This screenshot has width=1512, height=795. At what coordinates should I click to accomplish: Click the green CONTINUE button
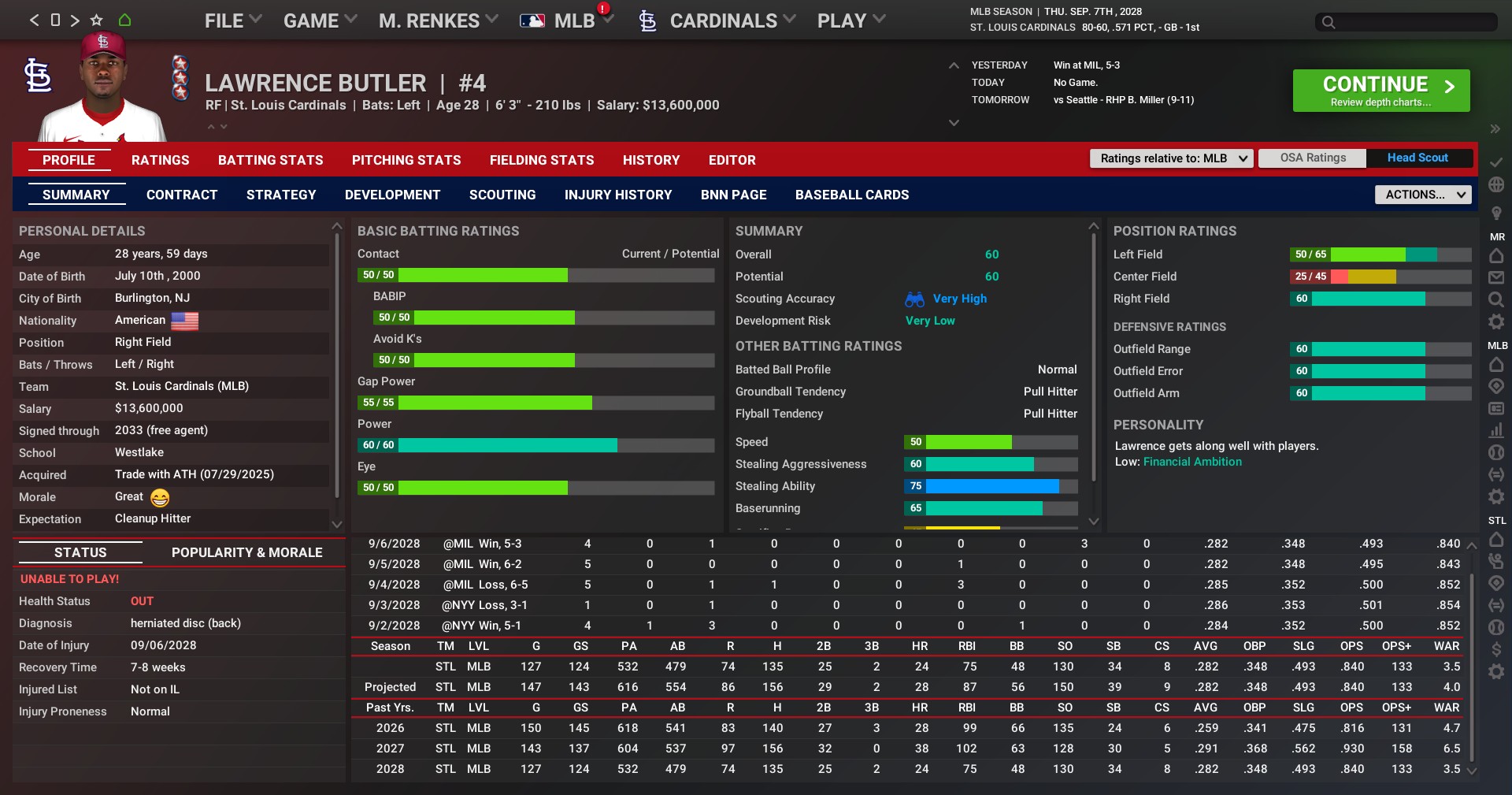tap(1380, 91)
